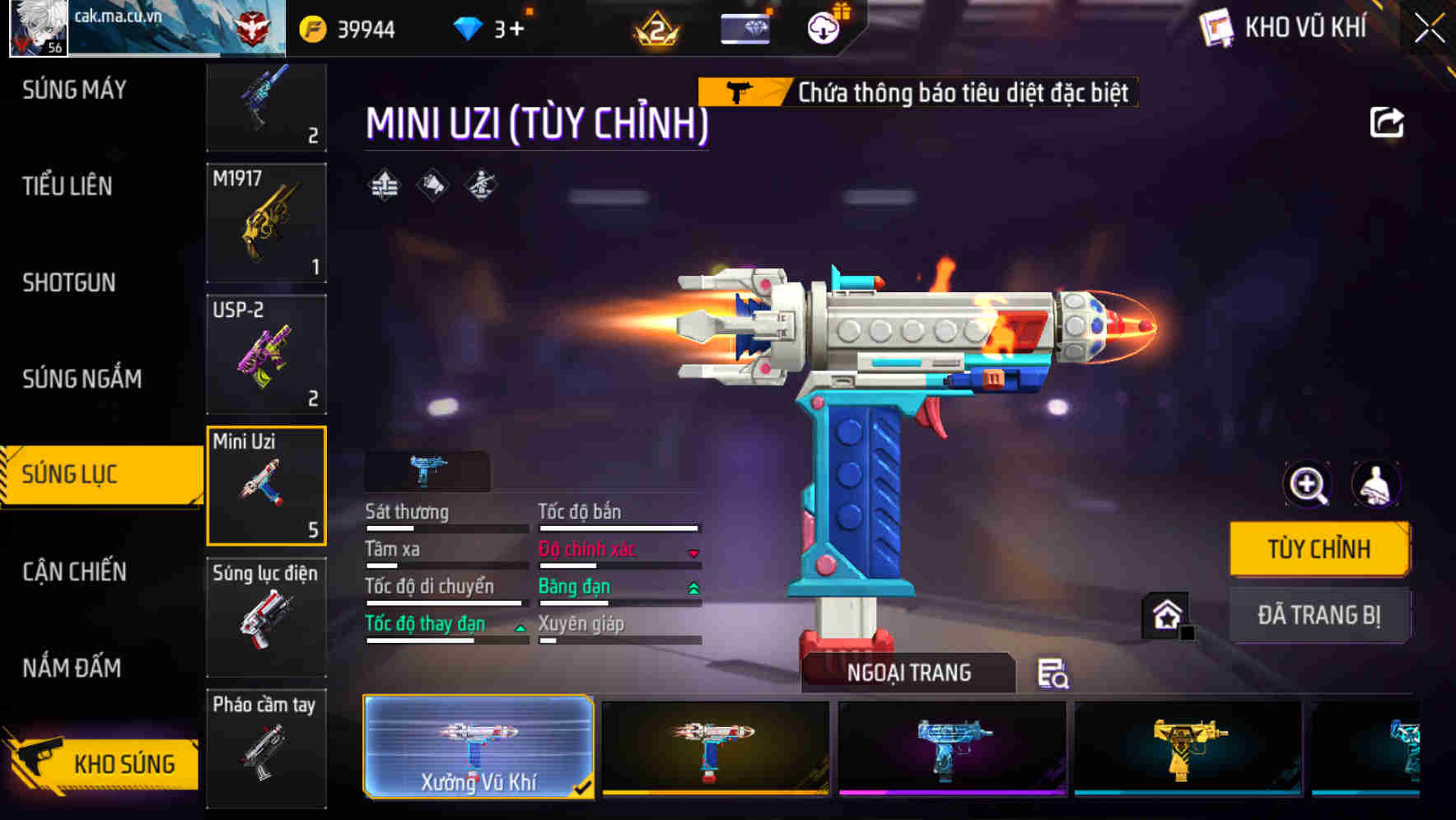Add diamonds via the plus button
The width and height of the screenshot is (1456, 820).
click(516, 30)
